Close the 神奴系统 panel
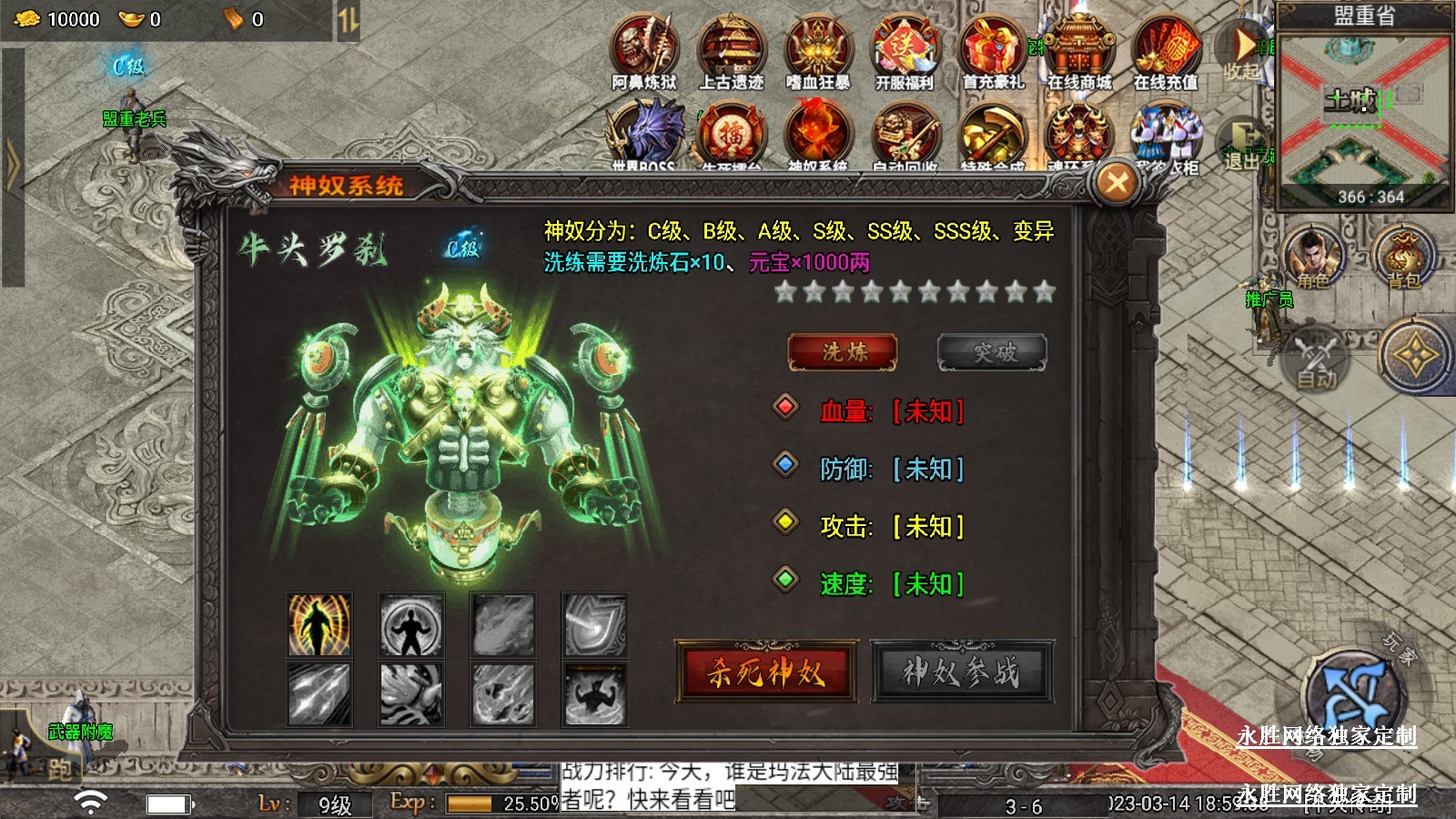Viewport: 1456px width, 819px height. click(1117, 183)
